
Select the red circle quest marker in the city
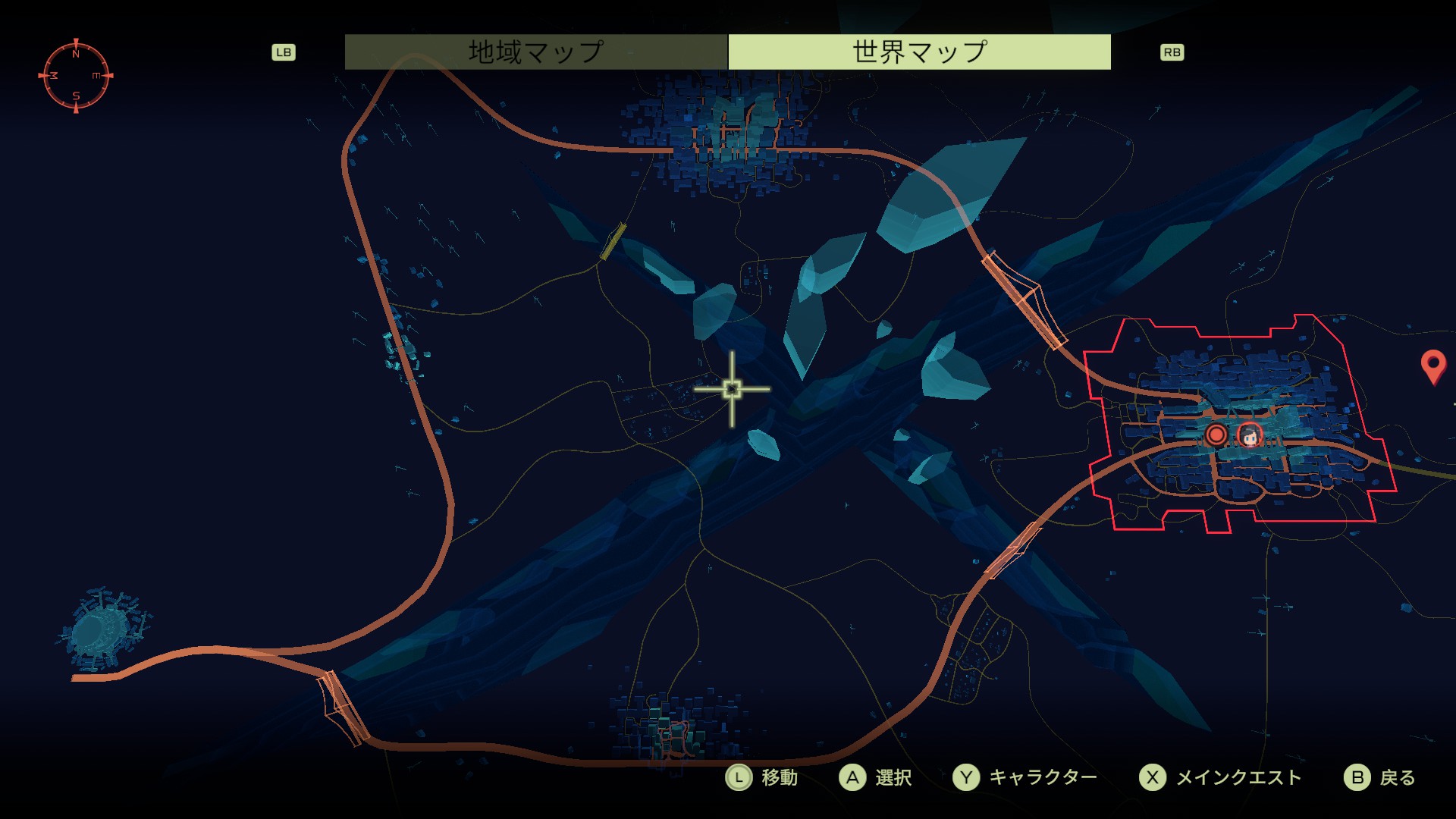click(x=1217, y=435)
